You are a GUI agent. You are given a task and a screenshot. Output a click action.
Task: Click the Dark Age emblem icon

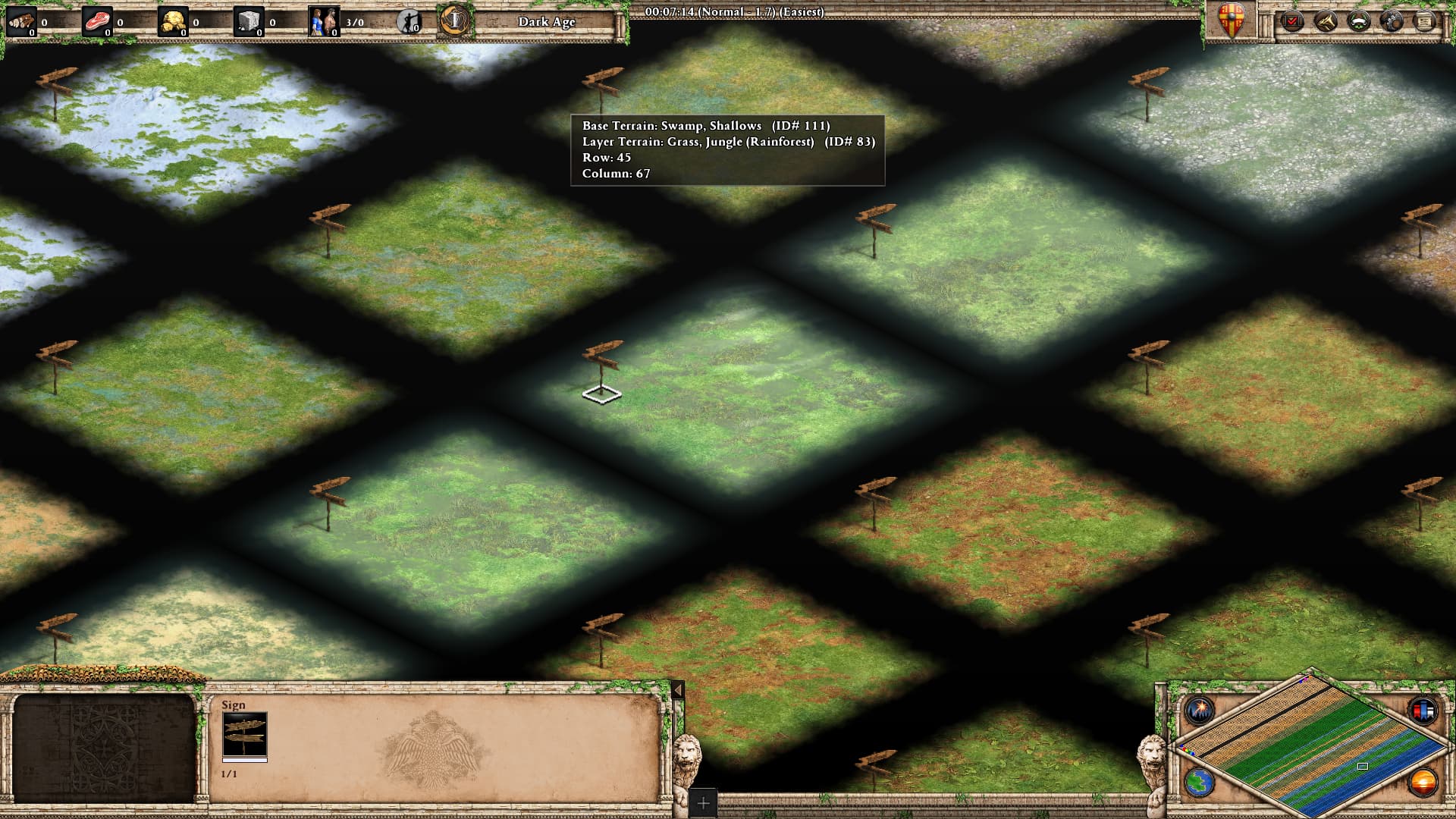coord(454,20)
